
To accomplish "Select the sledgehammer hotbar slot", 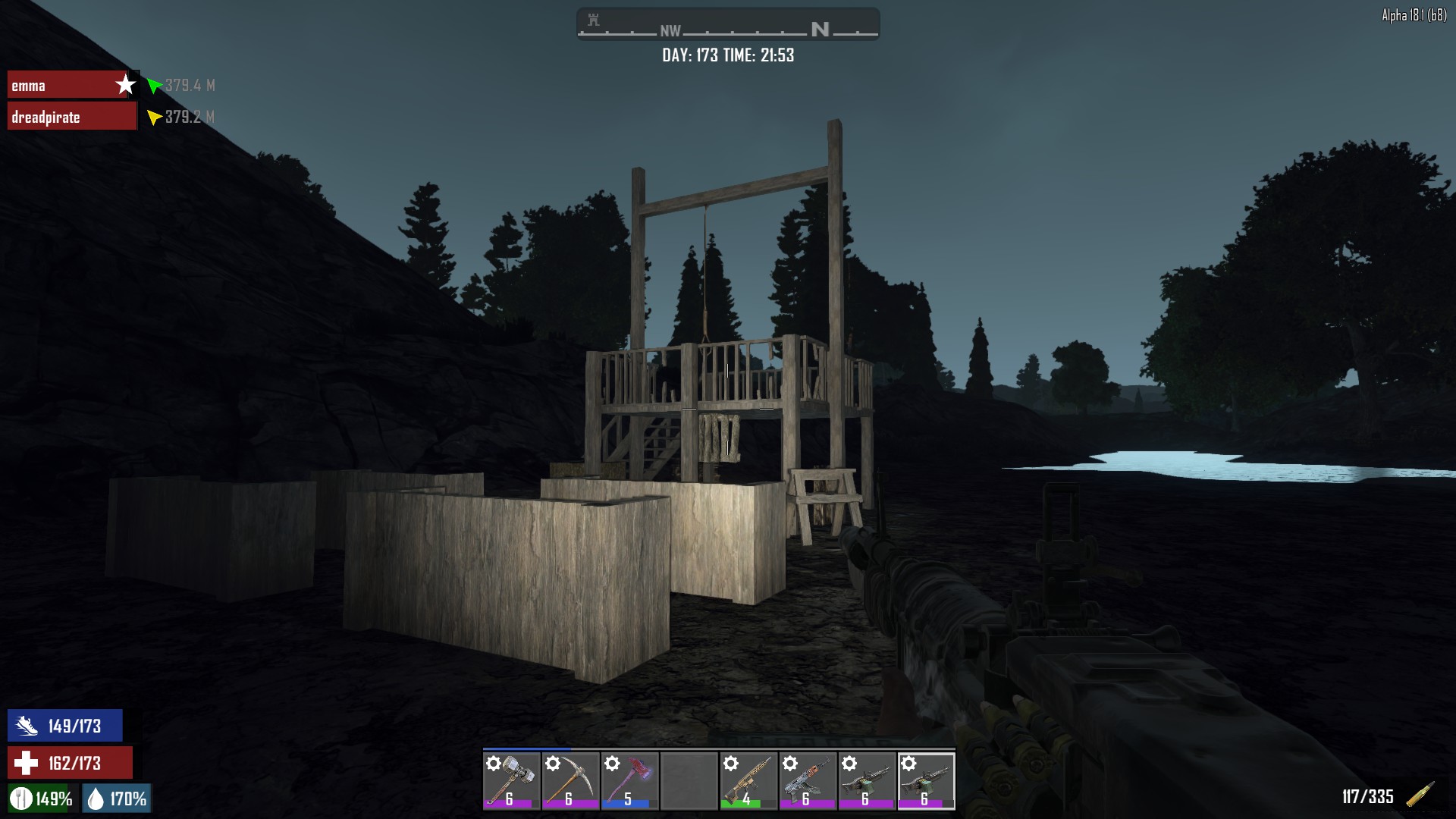I will (x=511, y=780).
